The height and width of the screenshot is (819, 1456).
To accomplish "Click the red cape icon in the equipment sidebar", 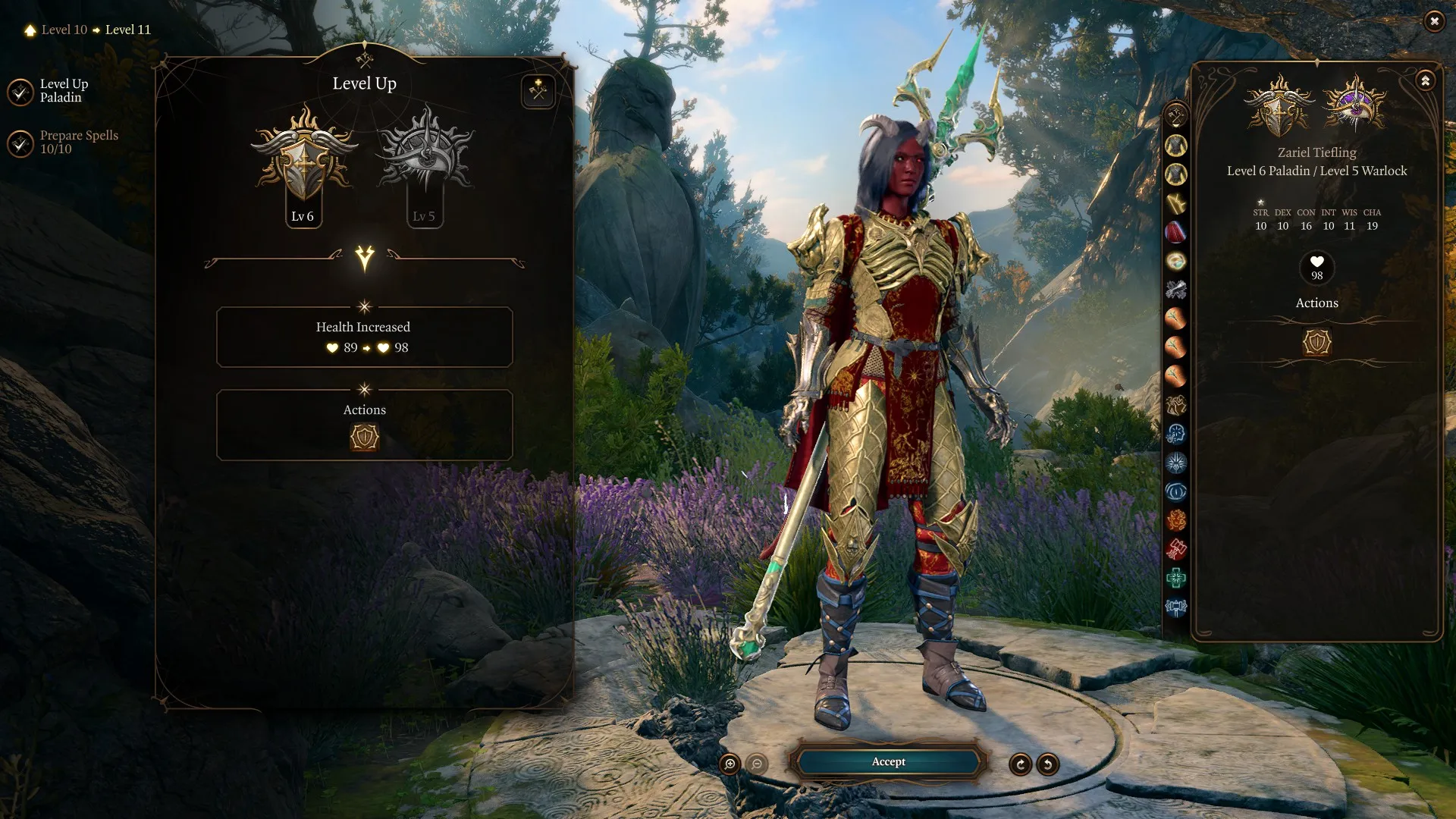I will pos(1176,233).
